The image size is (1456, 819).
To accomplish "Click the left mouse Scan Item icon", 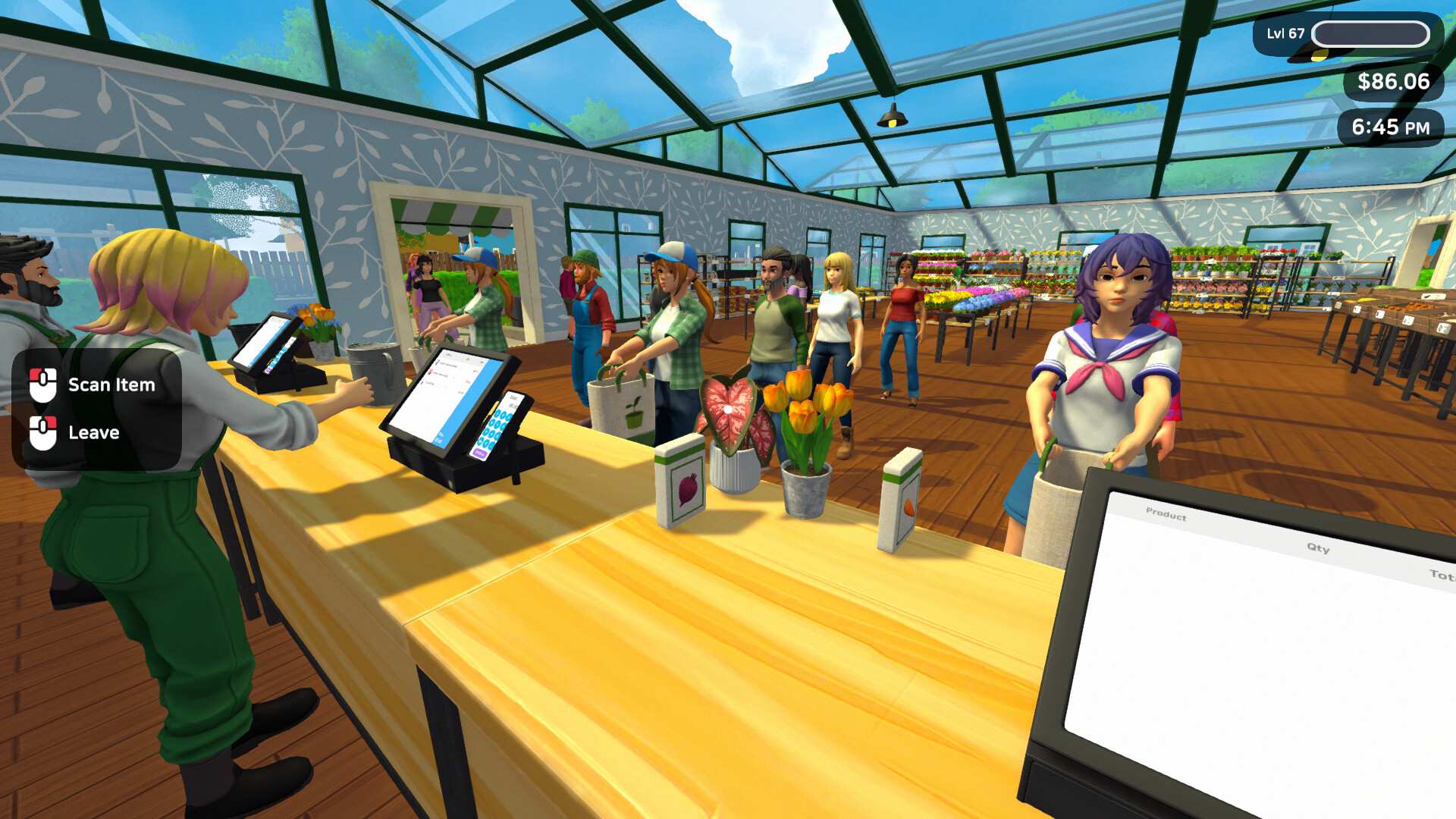I will tap(43, 384).
